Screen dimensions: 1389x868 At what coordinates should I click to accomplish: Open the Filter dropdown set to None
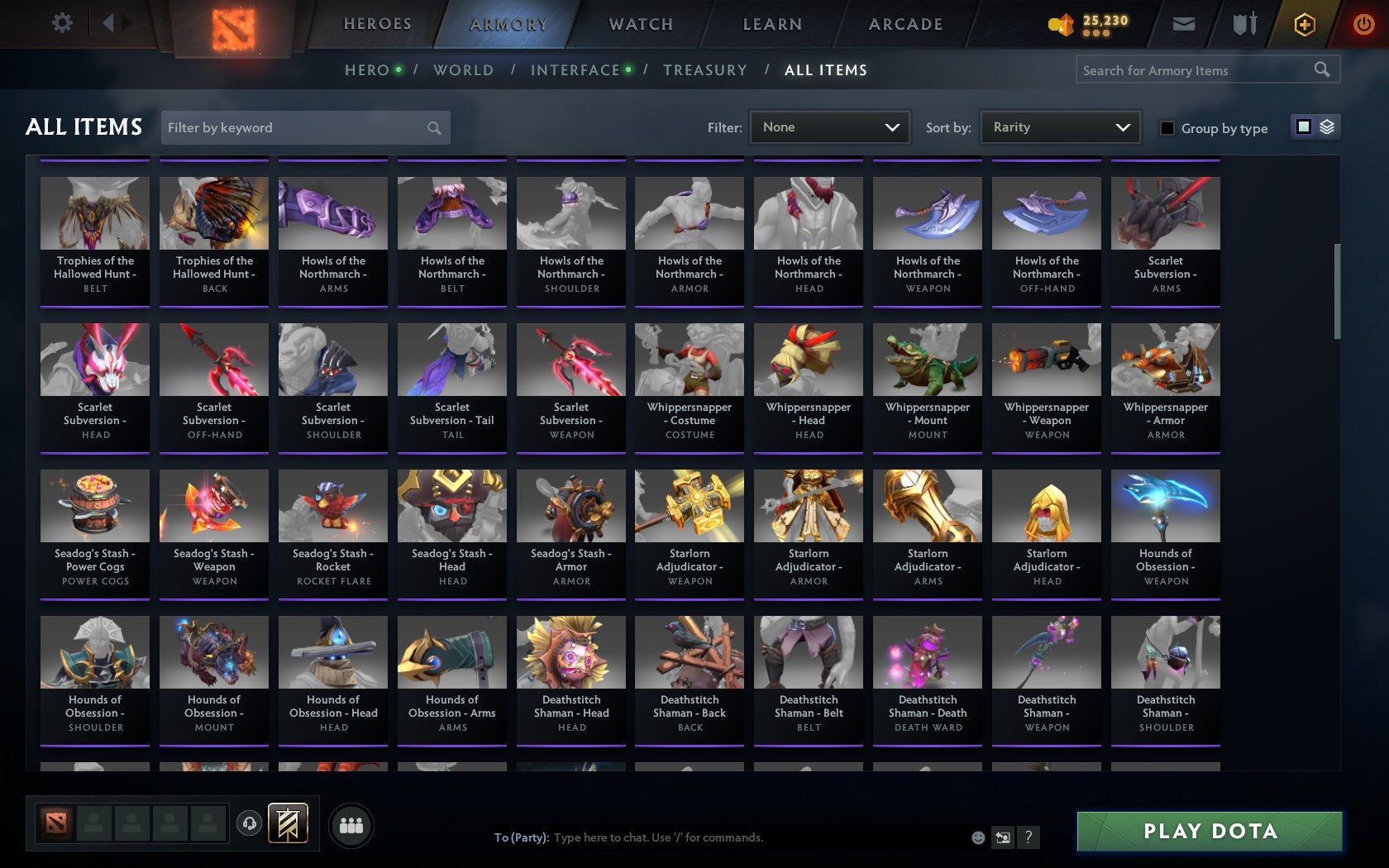click(828, 127)
